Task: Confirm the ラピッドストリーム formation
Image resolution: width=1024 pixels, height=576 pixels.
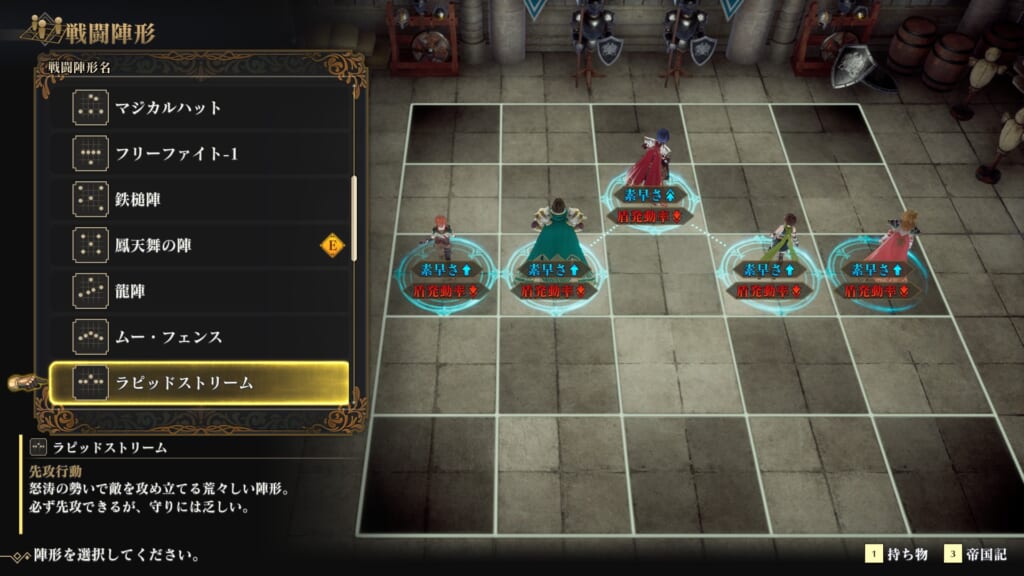Action: pyautogui.click(x=200, y=382)
